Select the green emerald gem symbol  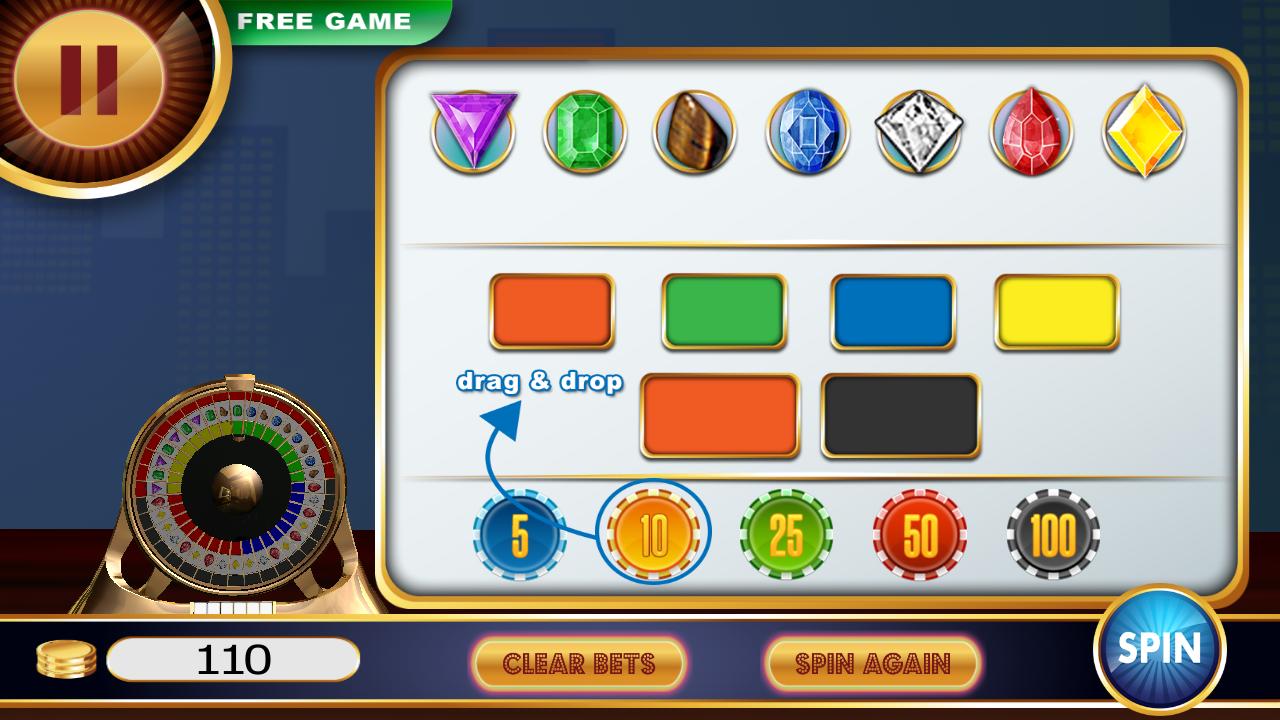583,131
